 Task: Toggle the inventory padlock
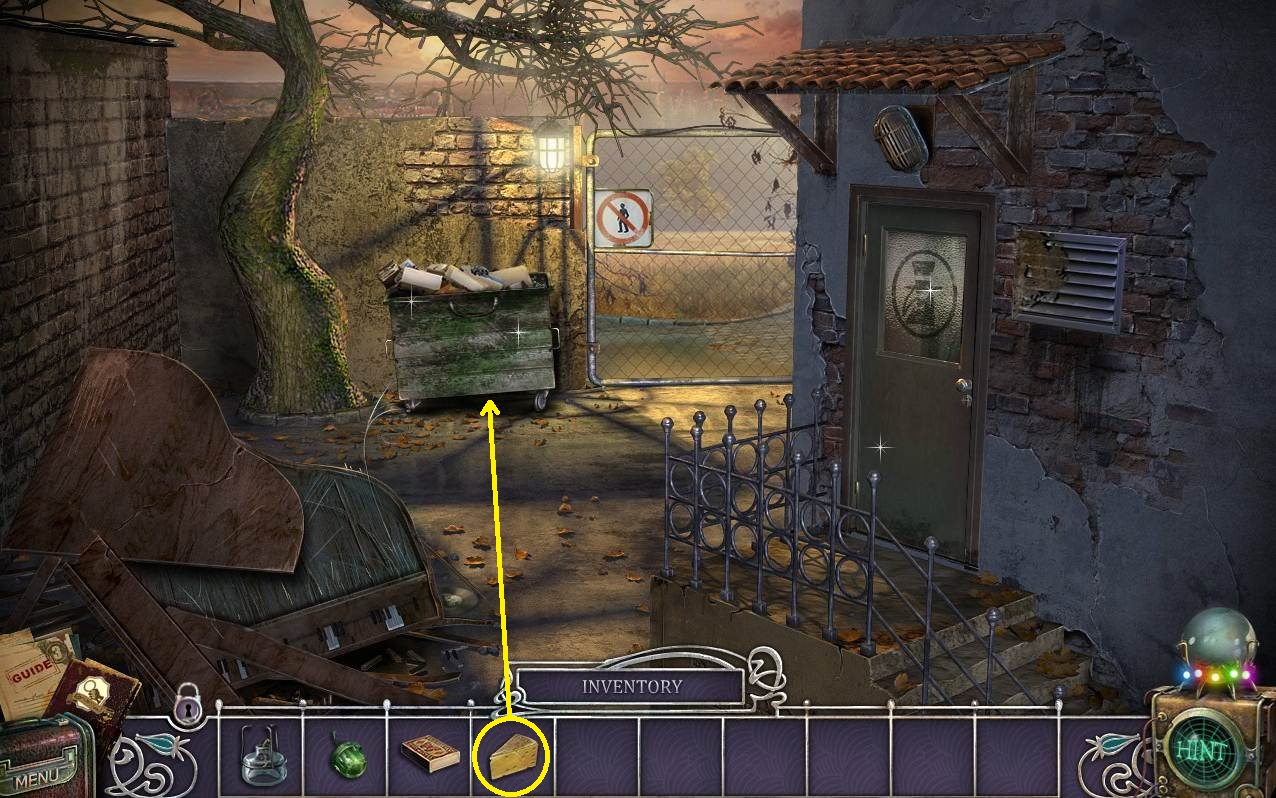pyautogui.click(x=188, y=706)
